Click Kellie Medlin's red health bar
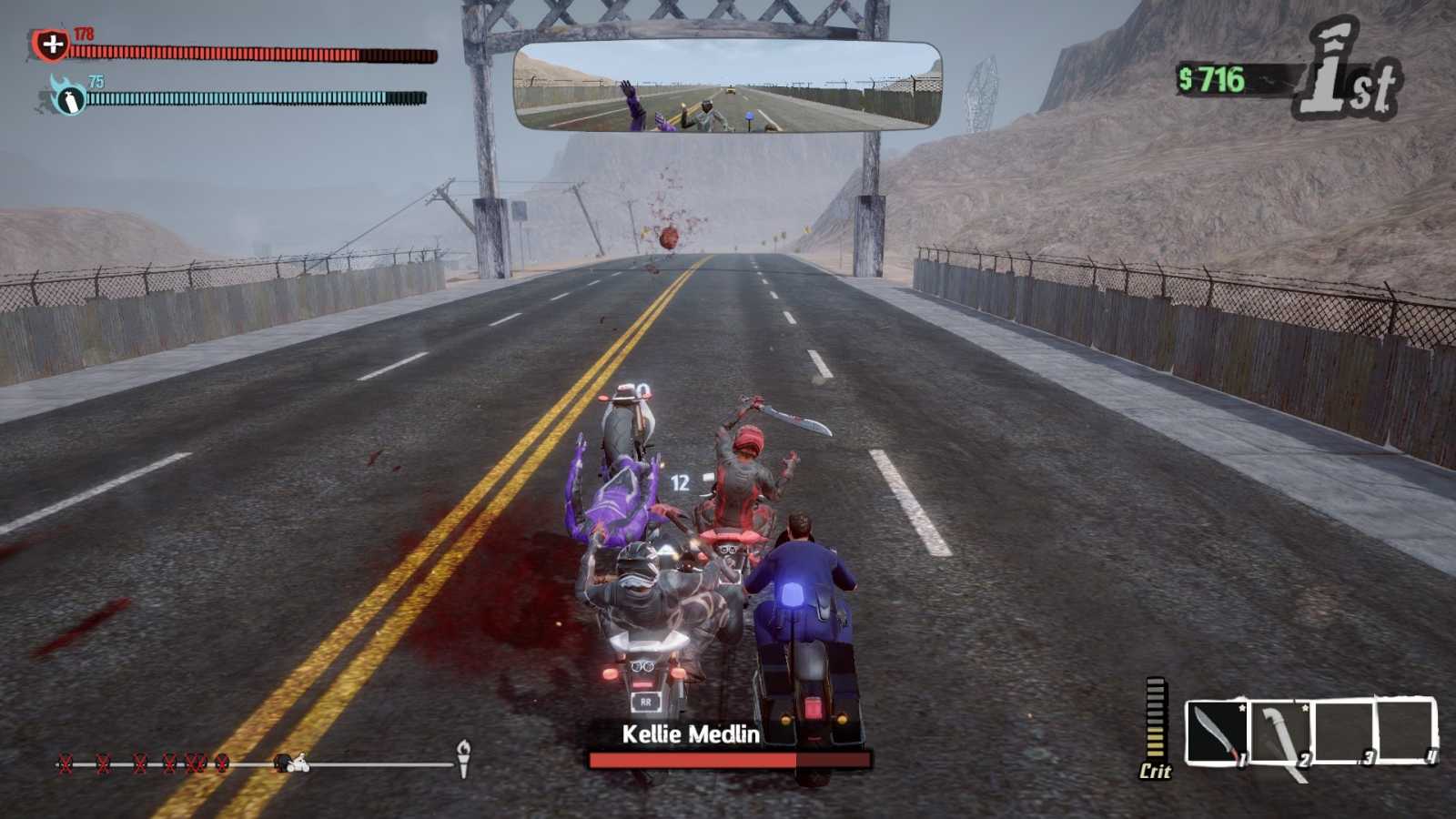The height and width of the screenshot is (819, 1456). click(728, 758)
